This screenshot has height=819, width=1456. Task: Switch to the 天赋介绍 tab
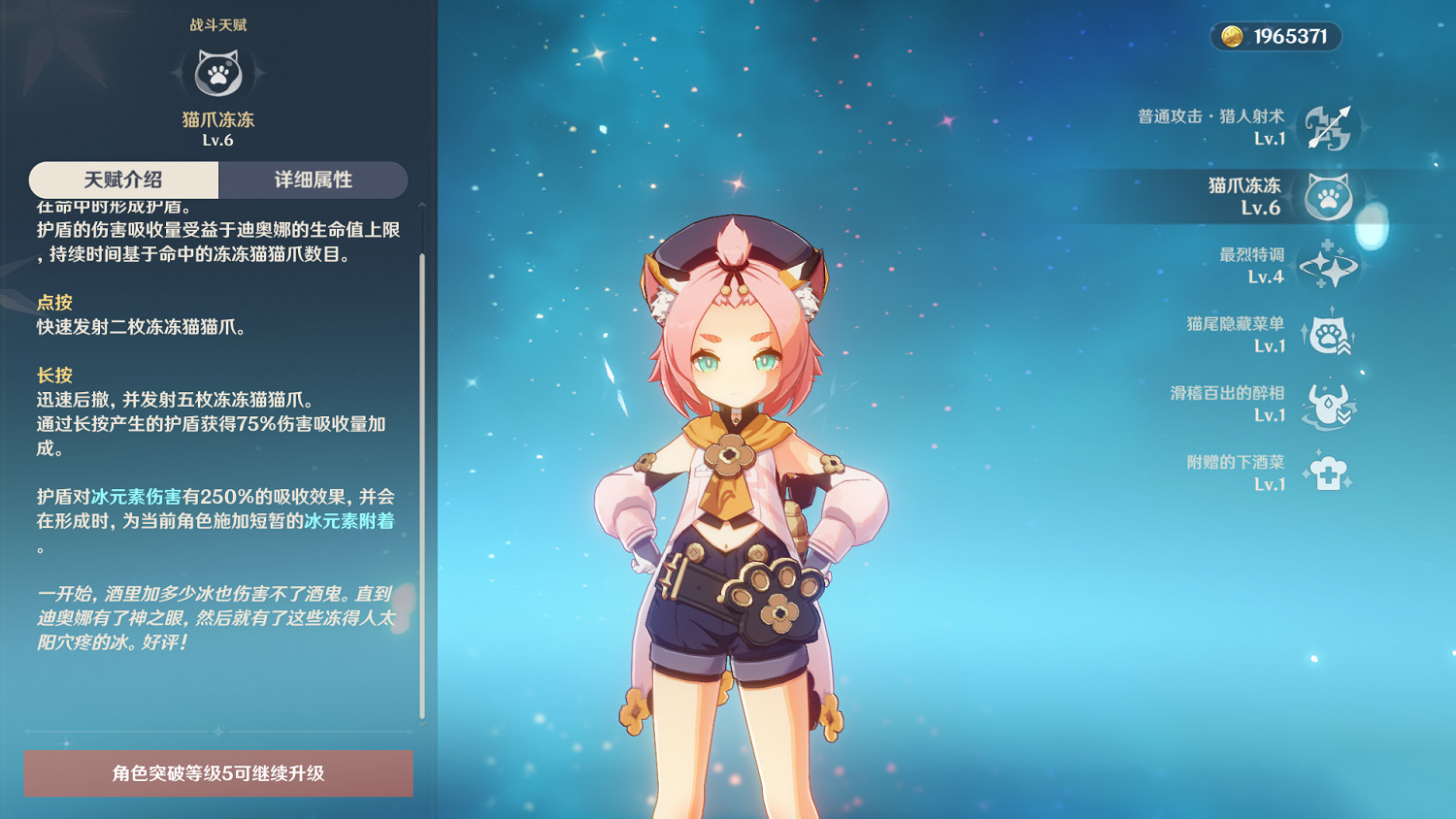[123, 180]
